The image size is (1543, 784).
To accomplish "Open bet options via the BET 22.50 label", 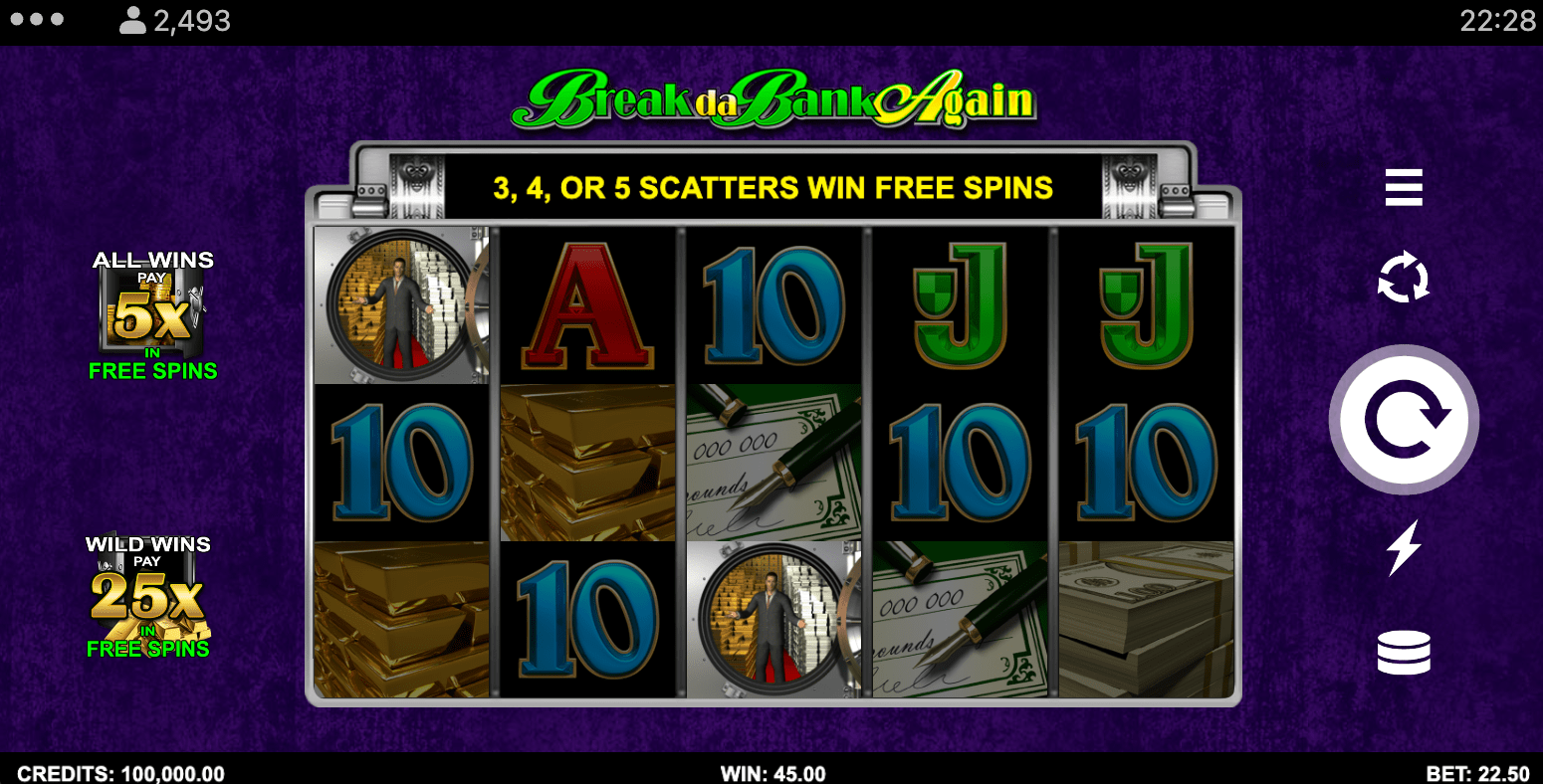I will coord(1477,773).
